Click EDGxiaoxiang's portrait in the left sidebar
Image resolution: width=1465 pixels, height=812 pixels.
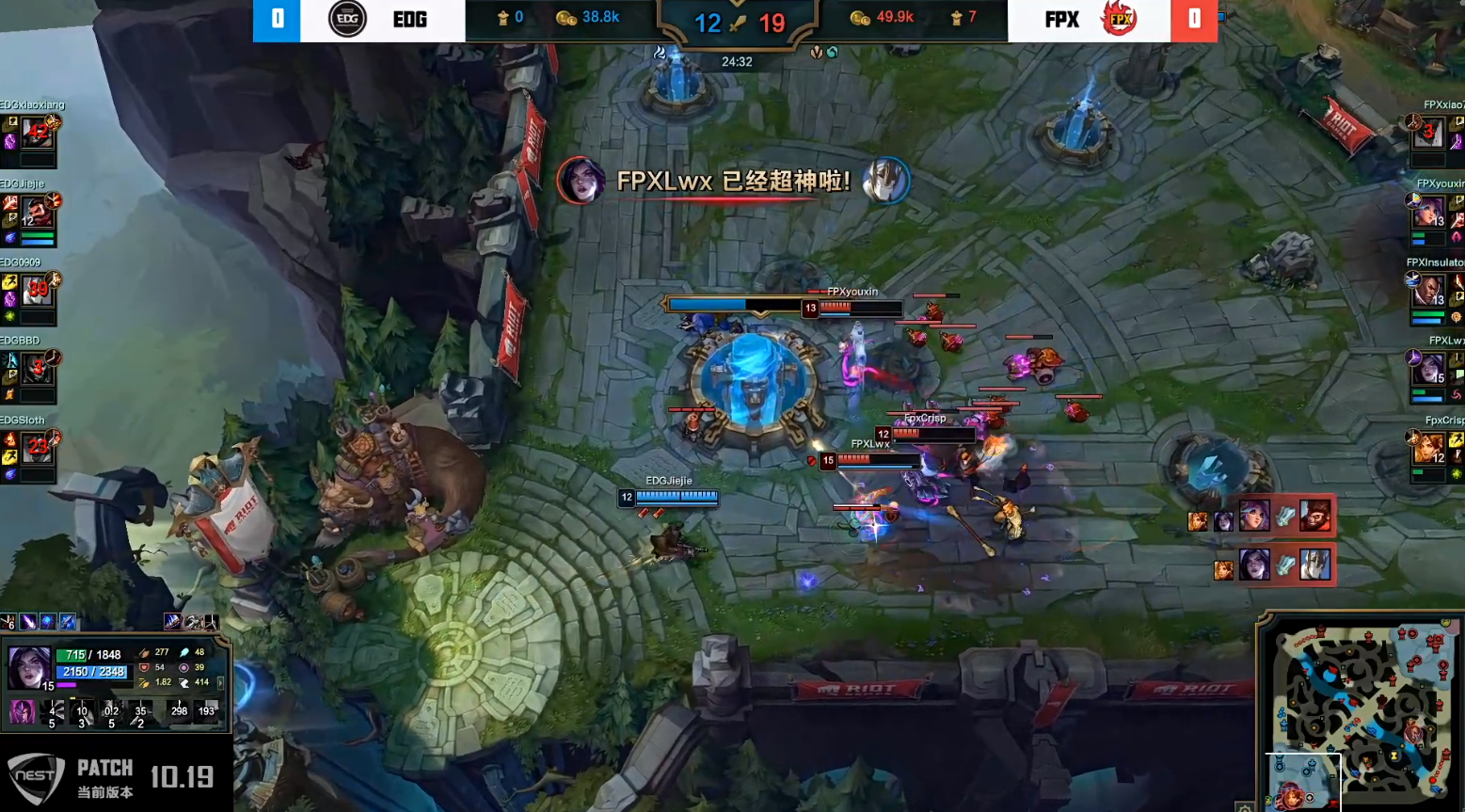[x=38, y=133]
